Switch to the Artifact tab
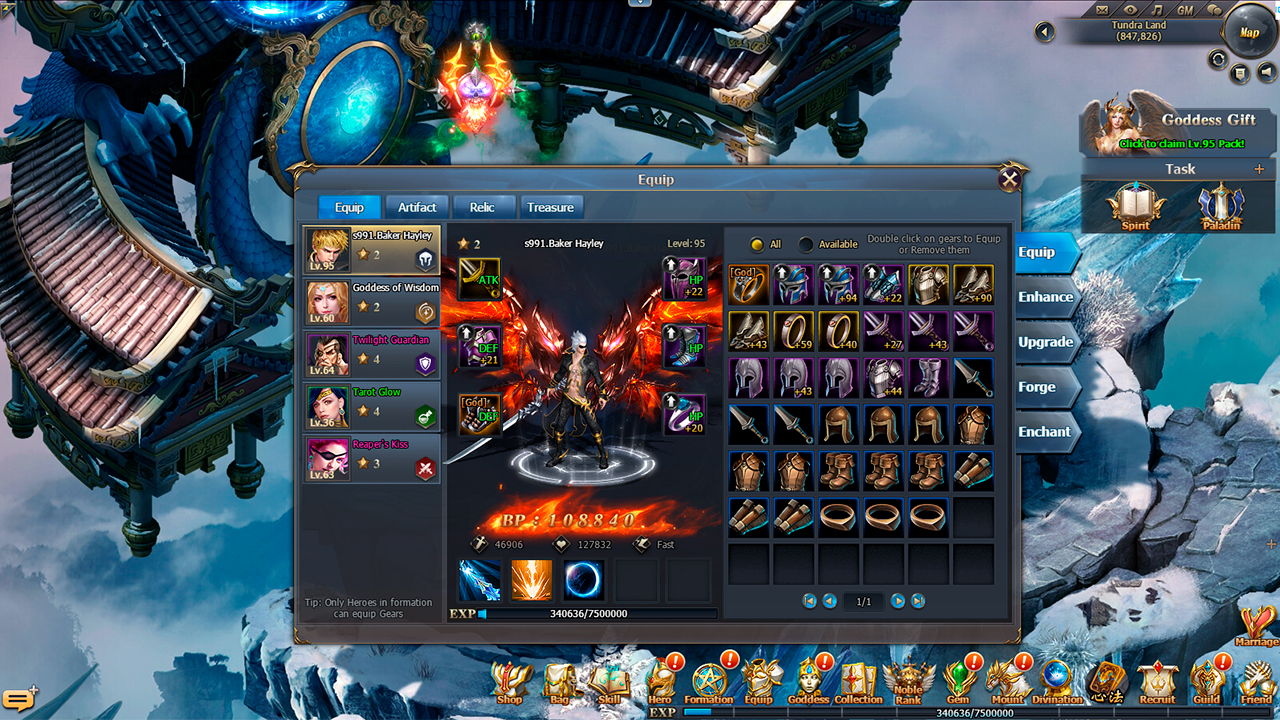 point(416,207)
